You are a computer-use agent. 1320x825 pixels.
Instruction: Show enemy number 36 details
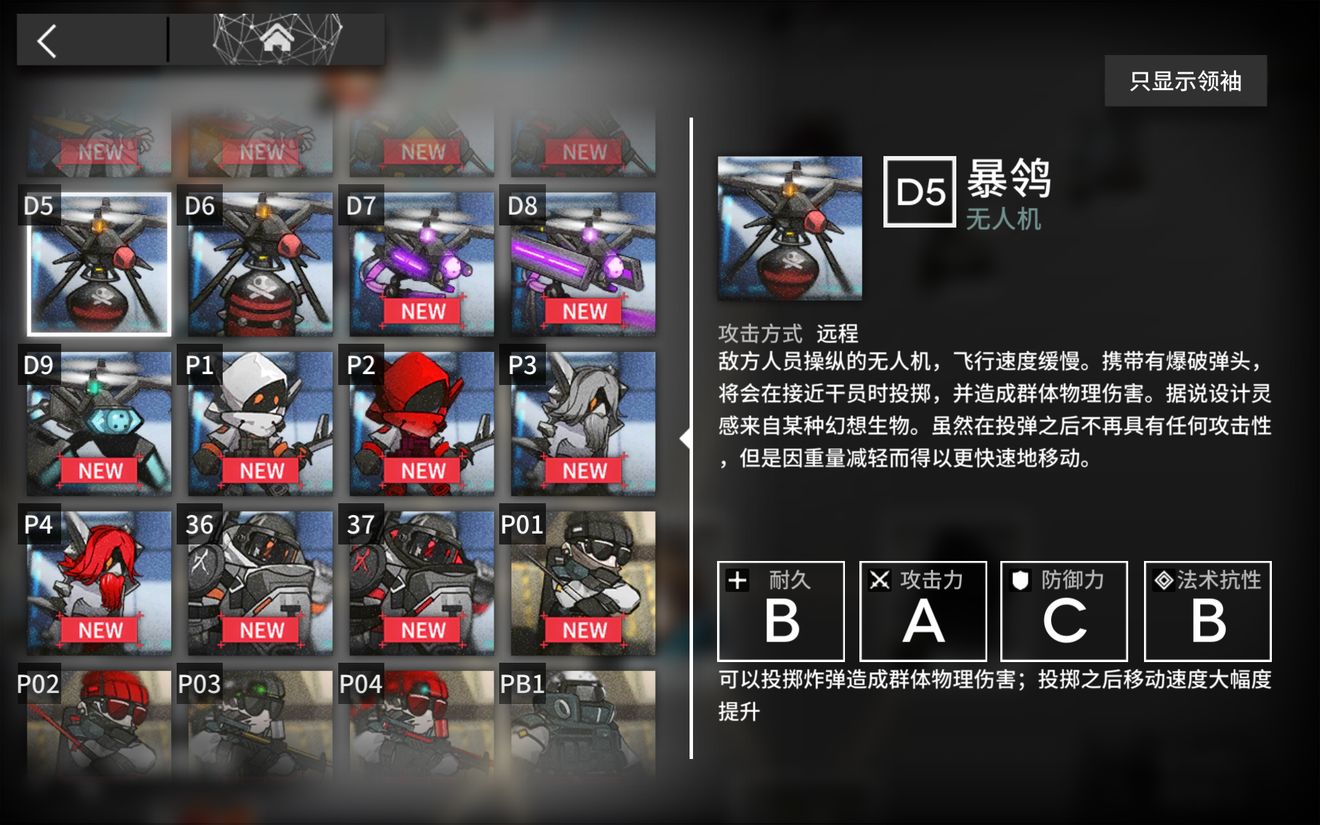coord(261,583)
